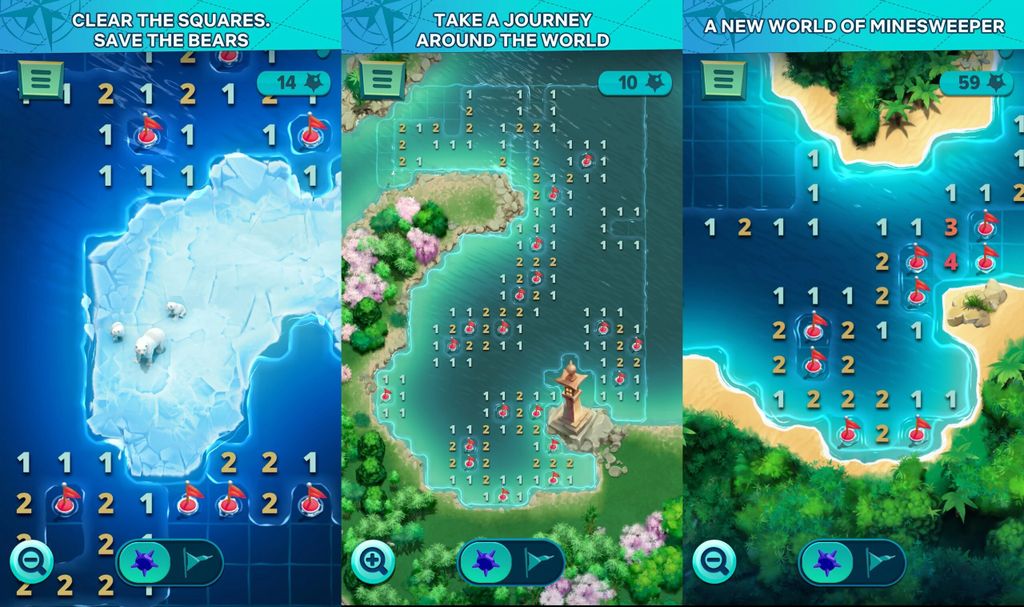1024x607 pixels.
Task: Switch to flag mode in the polar bear level
Action: tap(198, 562)
